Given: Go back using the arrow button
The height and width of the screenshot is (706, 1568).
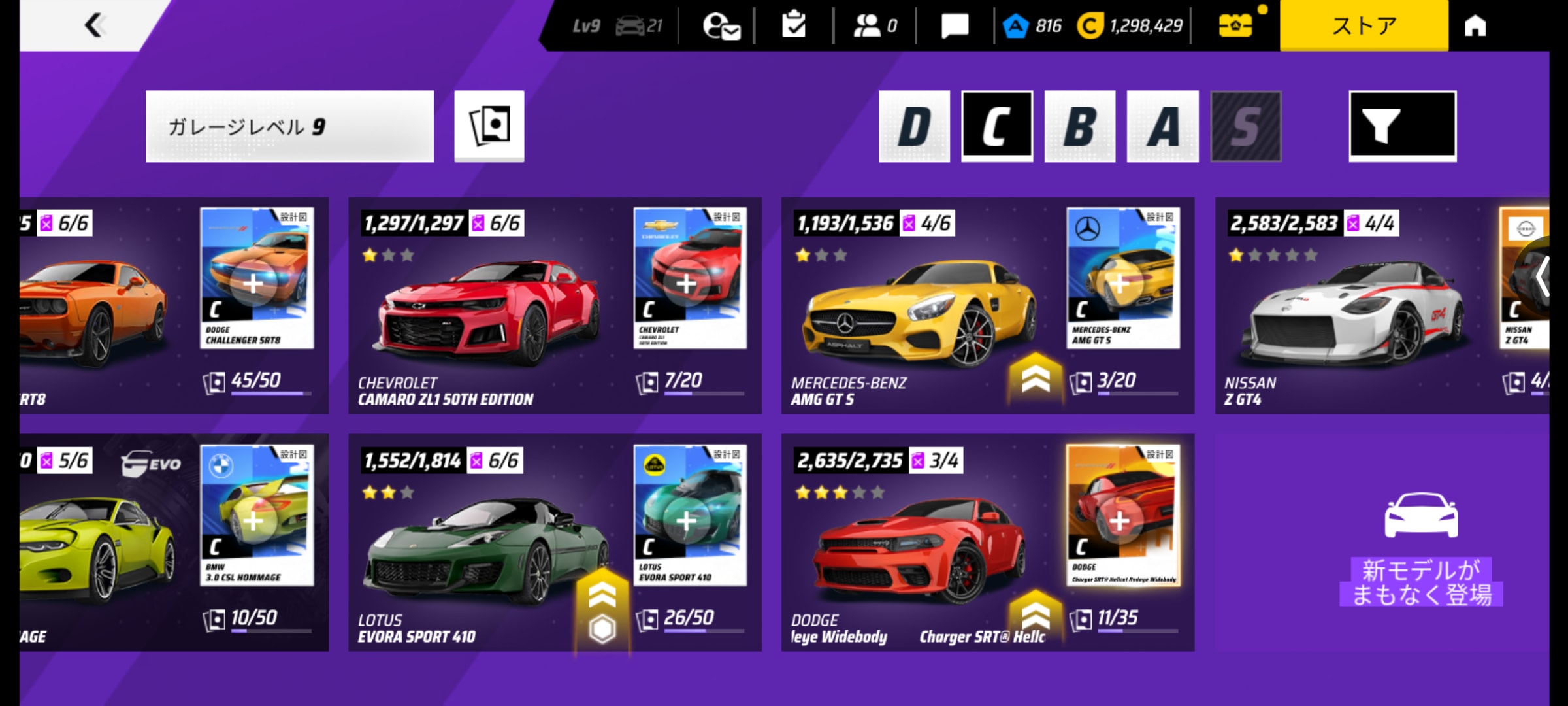Looking at the screenshot, I should [x=95, y=25].
